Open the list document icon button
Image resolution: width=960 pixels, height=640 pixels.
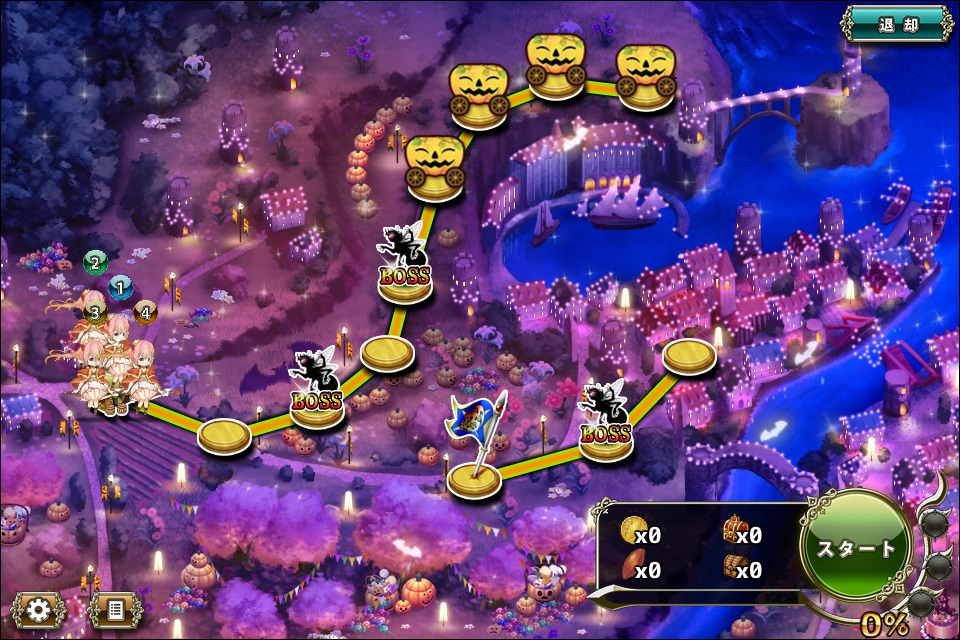pyautogui.click(x=114, y=609)
